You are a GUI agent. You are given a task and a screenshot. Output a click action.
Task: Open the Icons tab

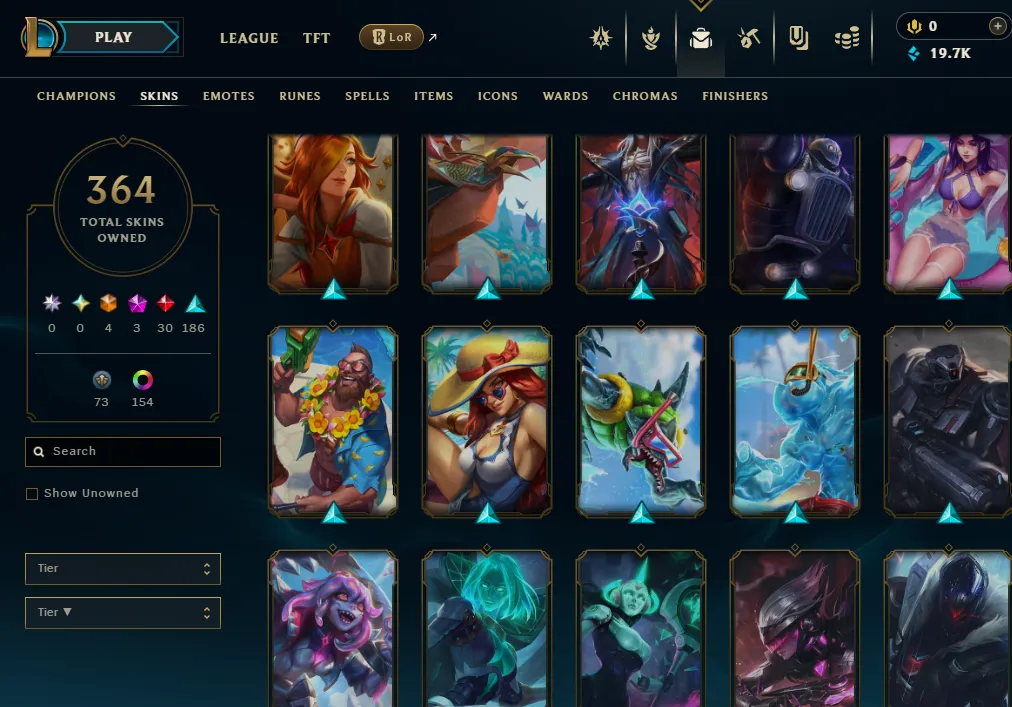point(498,96)
